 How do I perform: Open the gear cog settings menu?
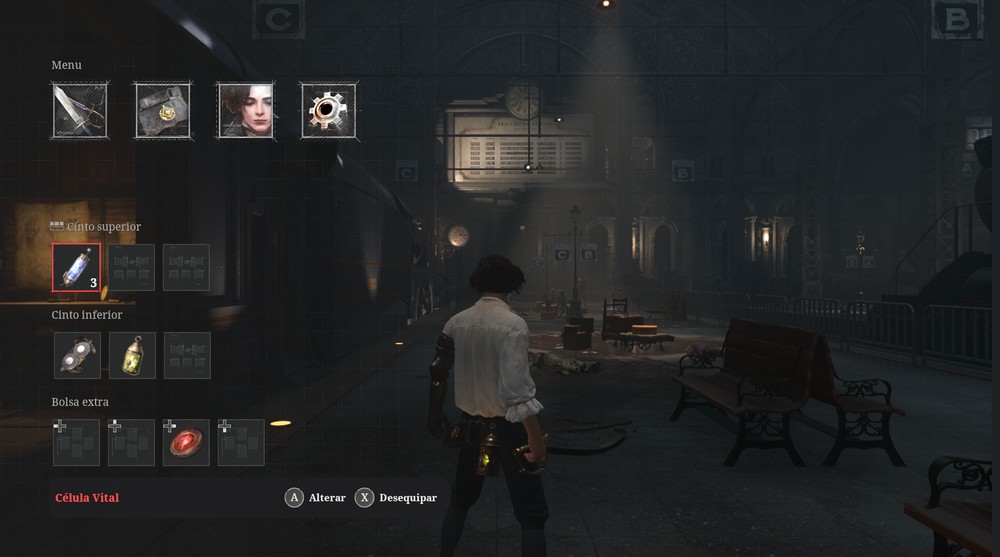(x=328, y=110)
